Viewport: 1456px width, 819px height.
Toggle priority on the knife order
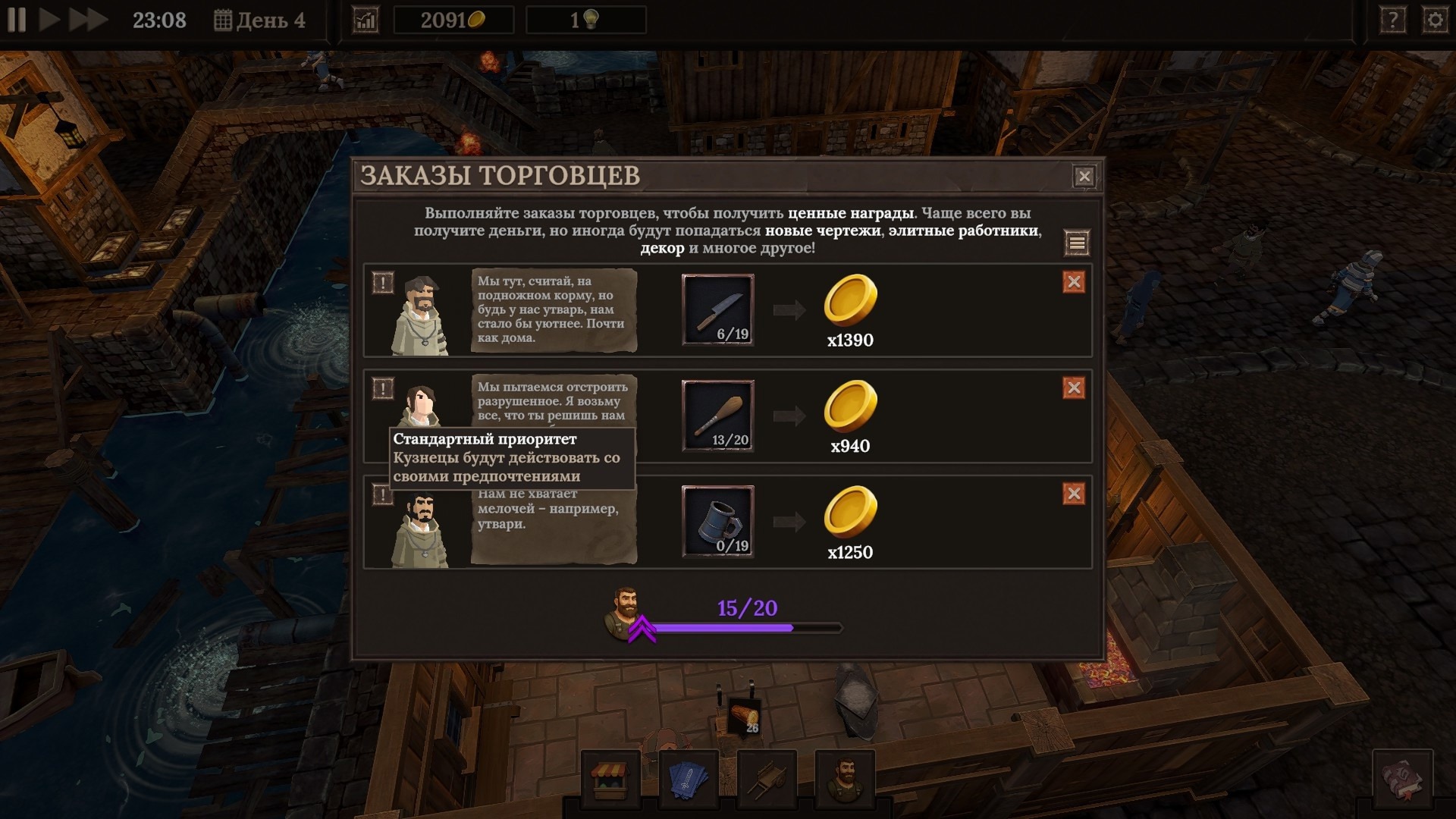pos(383,283)
